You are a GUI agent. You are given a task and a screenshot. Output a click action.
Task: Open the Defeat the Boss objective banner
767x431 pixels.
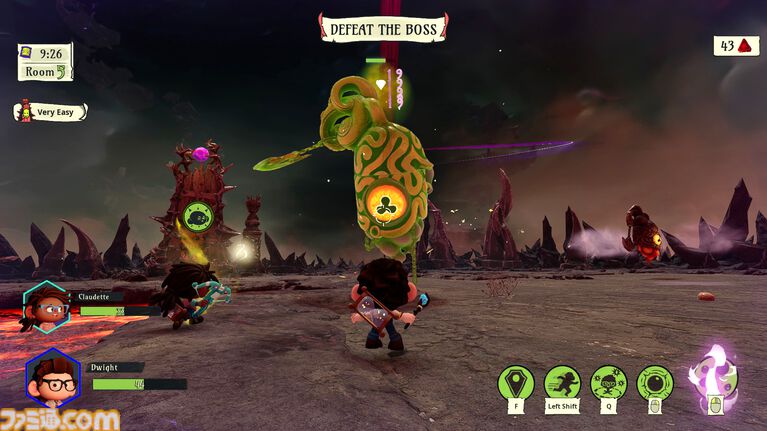(x=383, y=28)
